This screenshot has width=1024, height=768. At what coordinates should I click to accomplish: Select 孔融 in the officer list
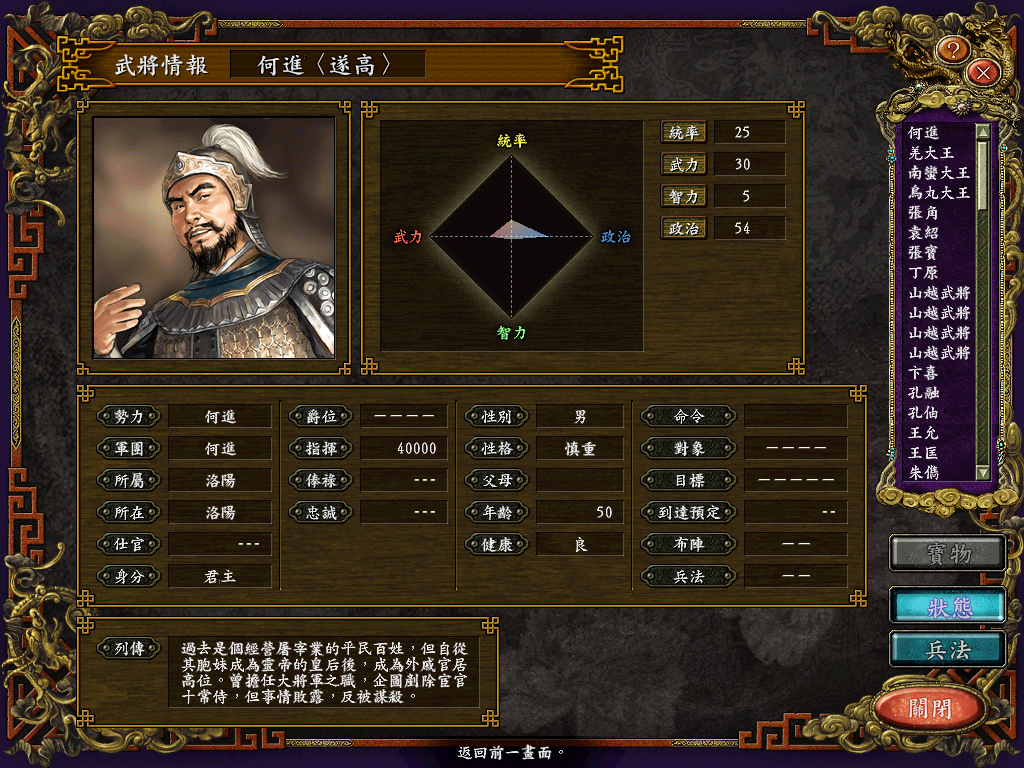(x=923, y=393)
